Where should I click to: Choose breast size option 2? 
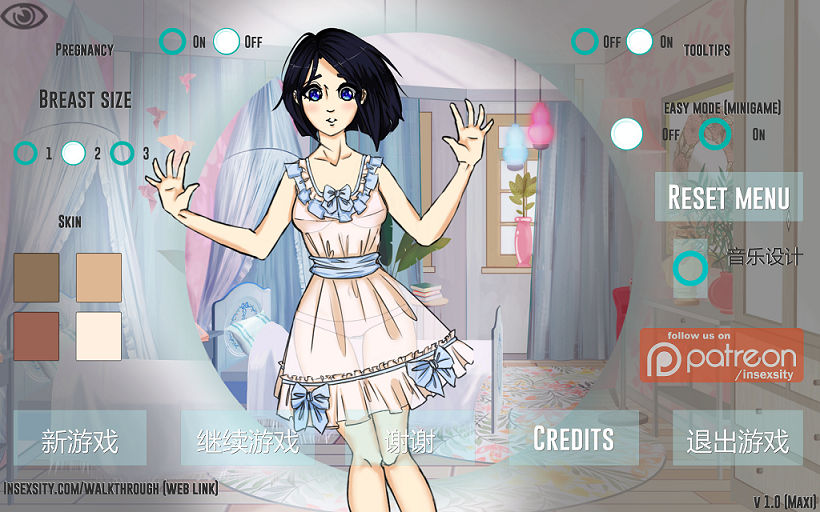point(73,153)
